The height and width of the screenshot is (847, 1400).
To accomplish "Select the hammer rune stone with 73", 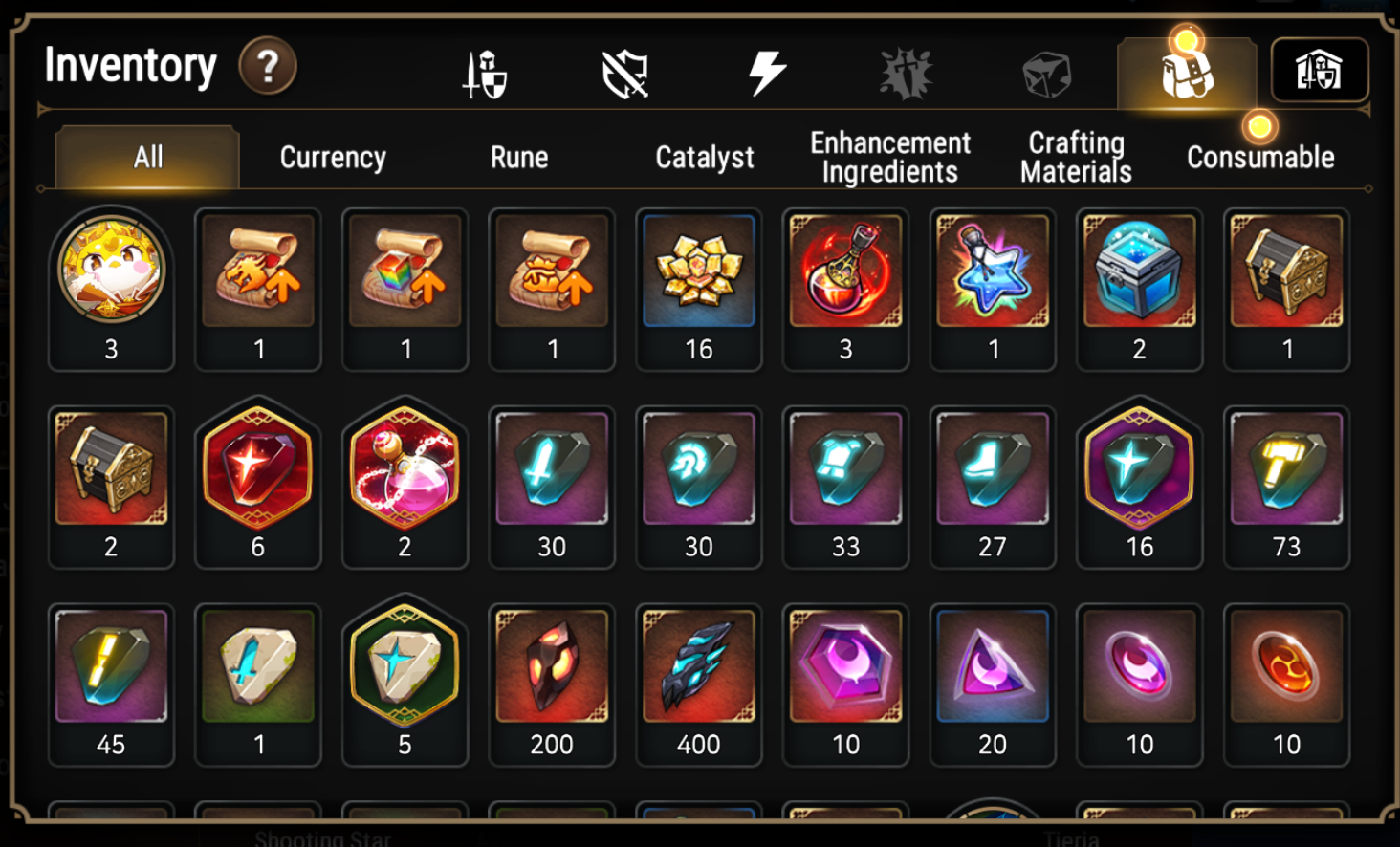I will tap(1286, 470).
